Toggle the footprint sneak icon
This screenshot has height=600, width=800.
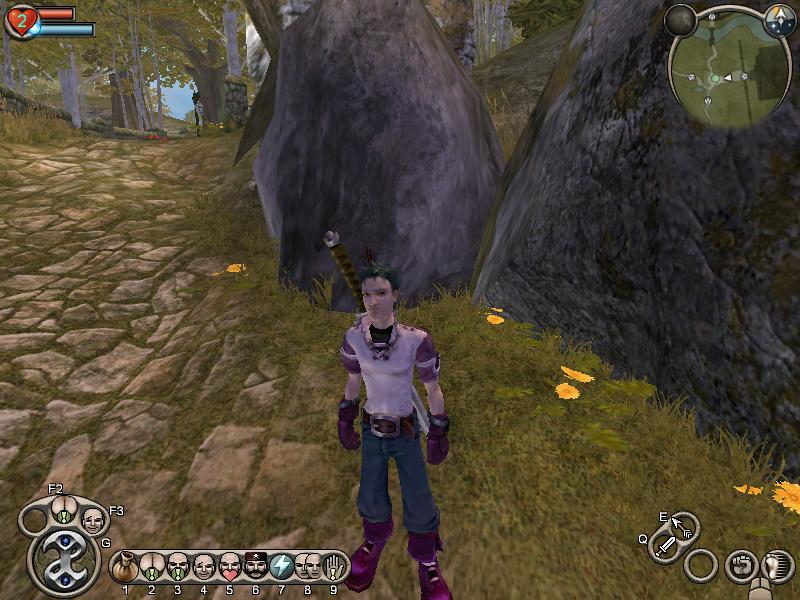776,566
